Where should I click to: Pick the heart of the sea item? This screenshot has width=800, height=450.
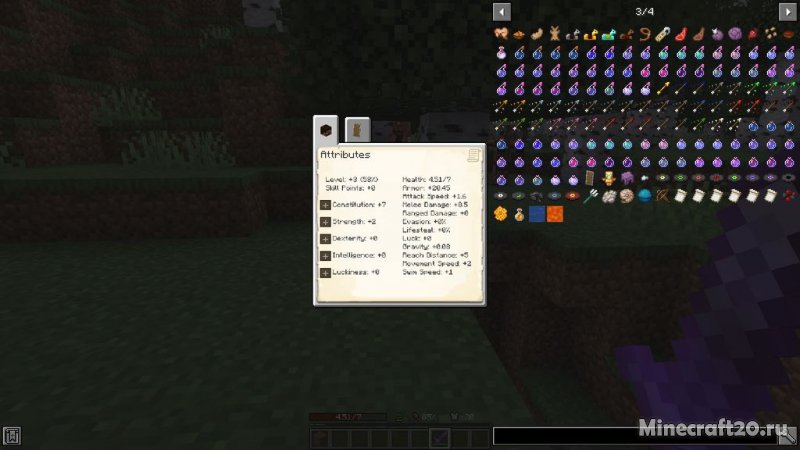pyautogui.click(x=645, y=196)
